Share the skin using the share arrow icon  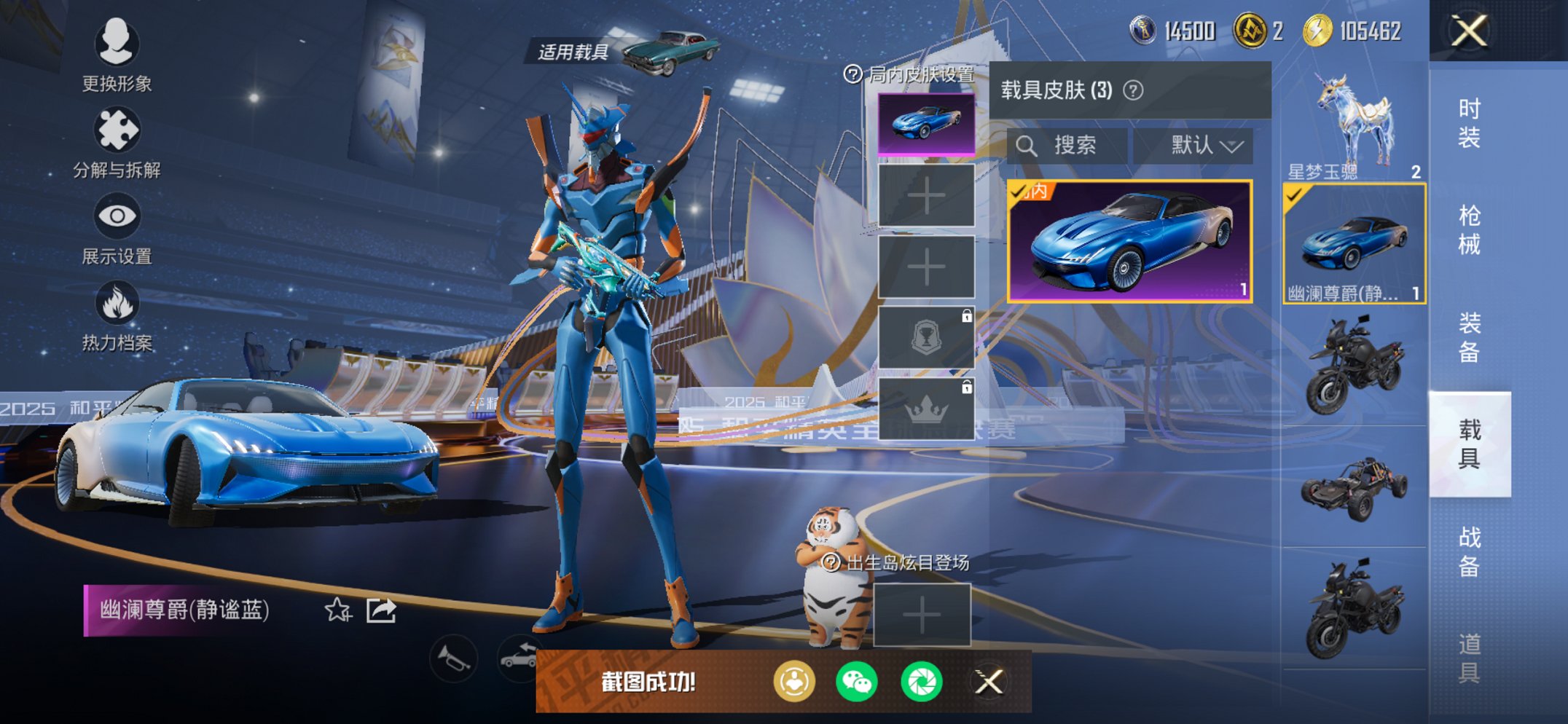point(381,610)
